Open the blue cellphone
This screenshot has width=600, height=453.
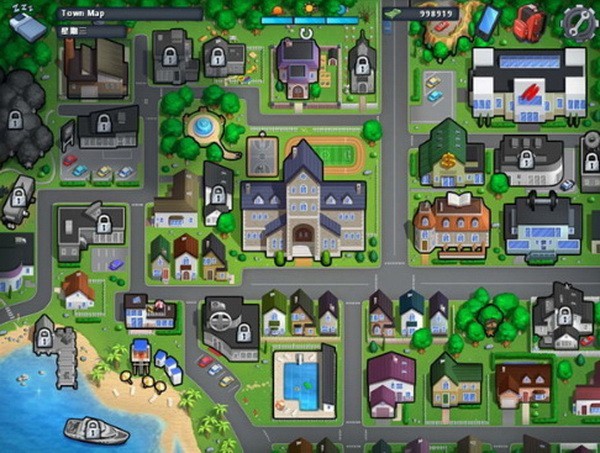pyautogui.click(x=487, y=21)
